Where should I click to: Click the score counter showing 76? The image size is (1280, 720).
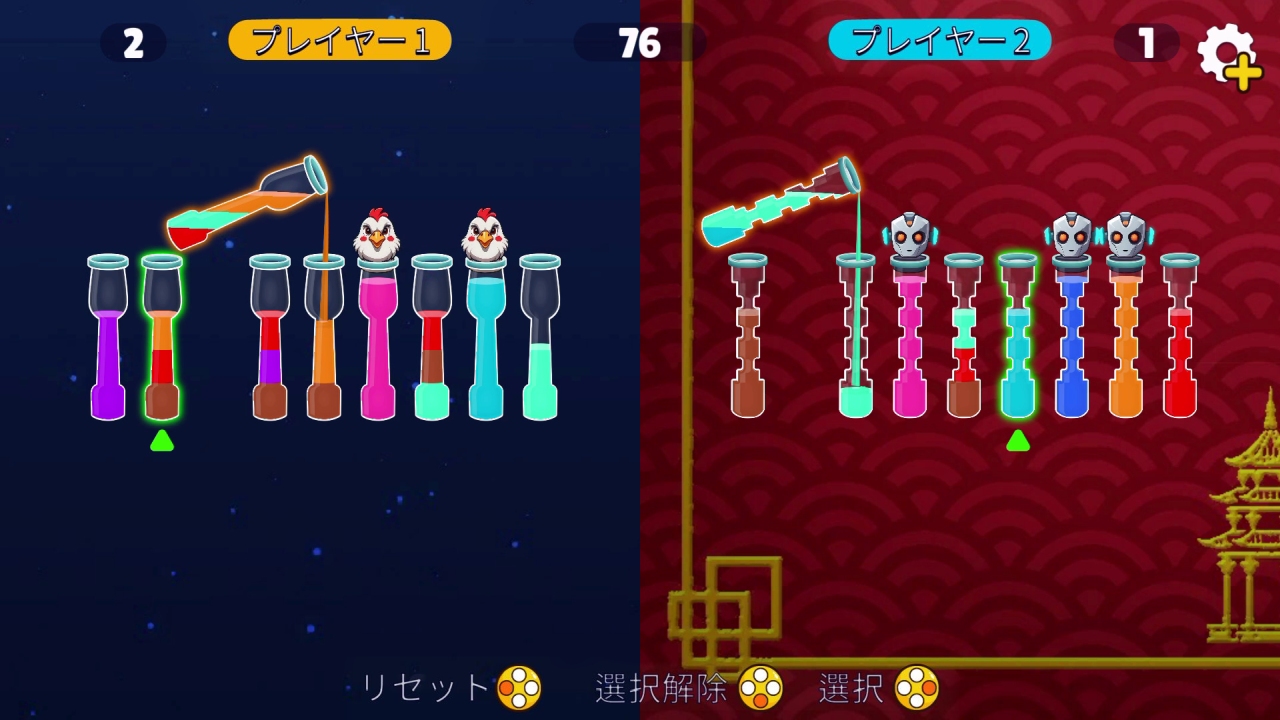[x=640, y=43]
